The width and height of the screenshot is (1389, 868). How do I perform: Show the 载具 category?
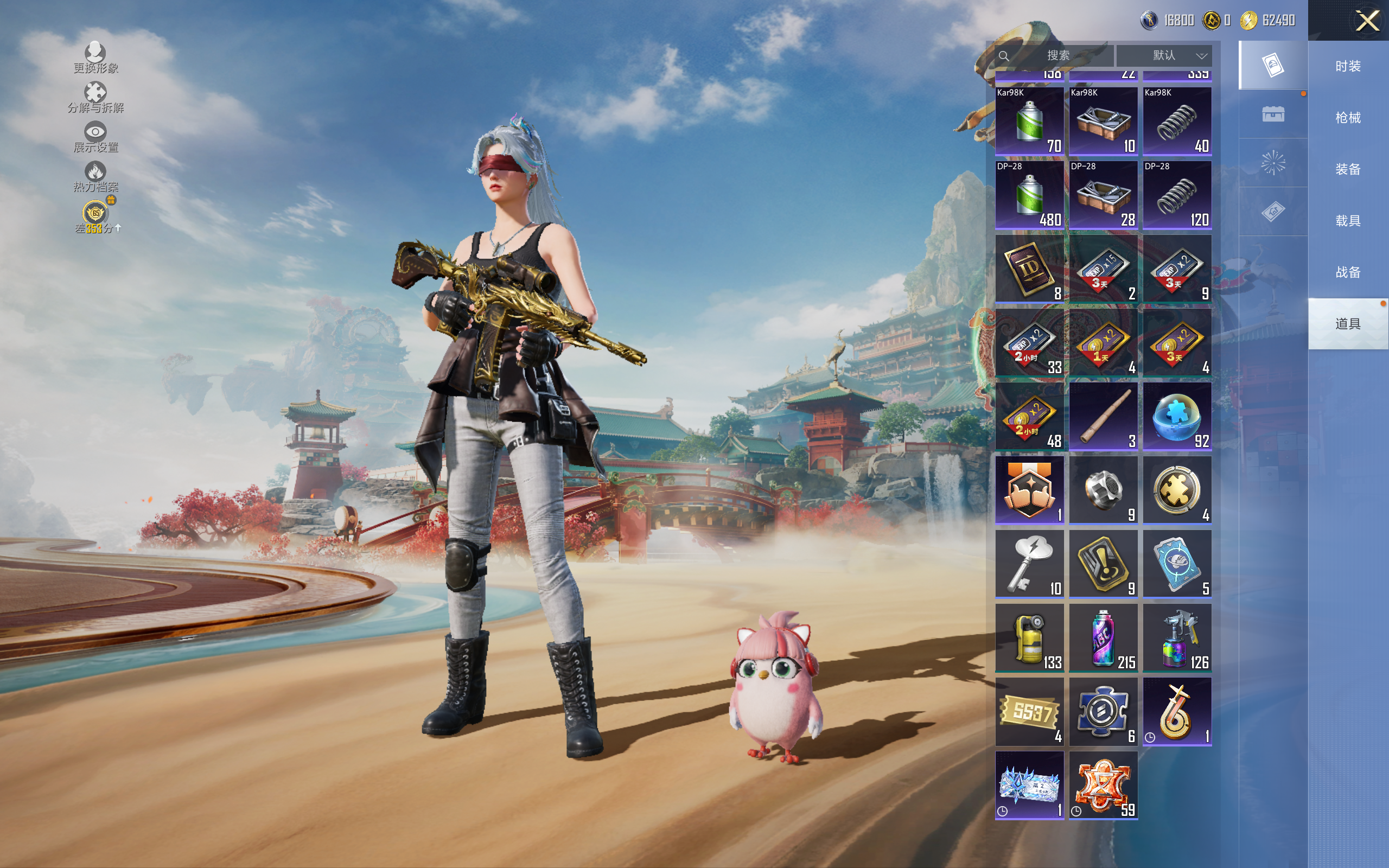(1347, 221)
